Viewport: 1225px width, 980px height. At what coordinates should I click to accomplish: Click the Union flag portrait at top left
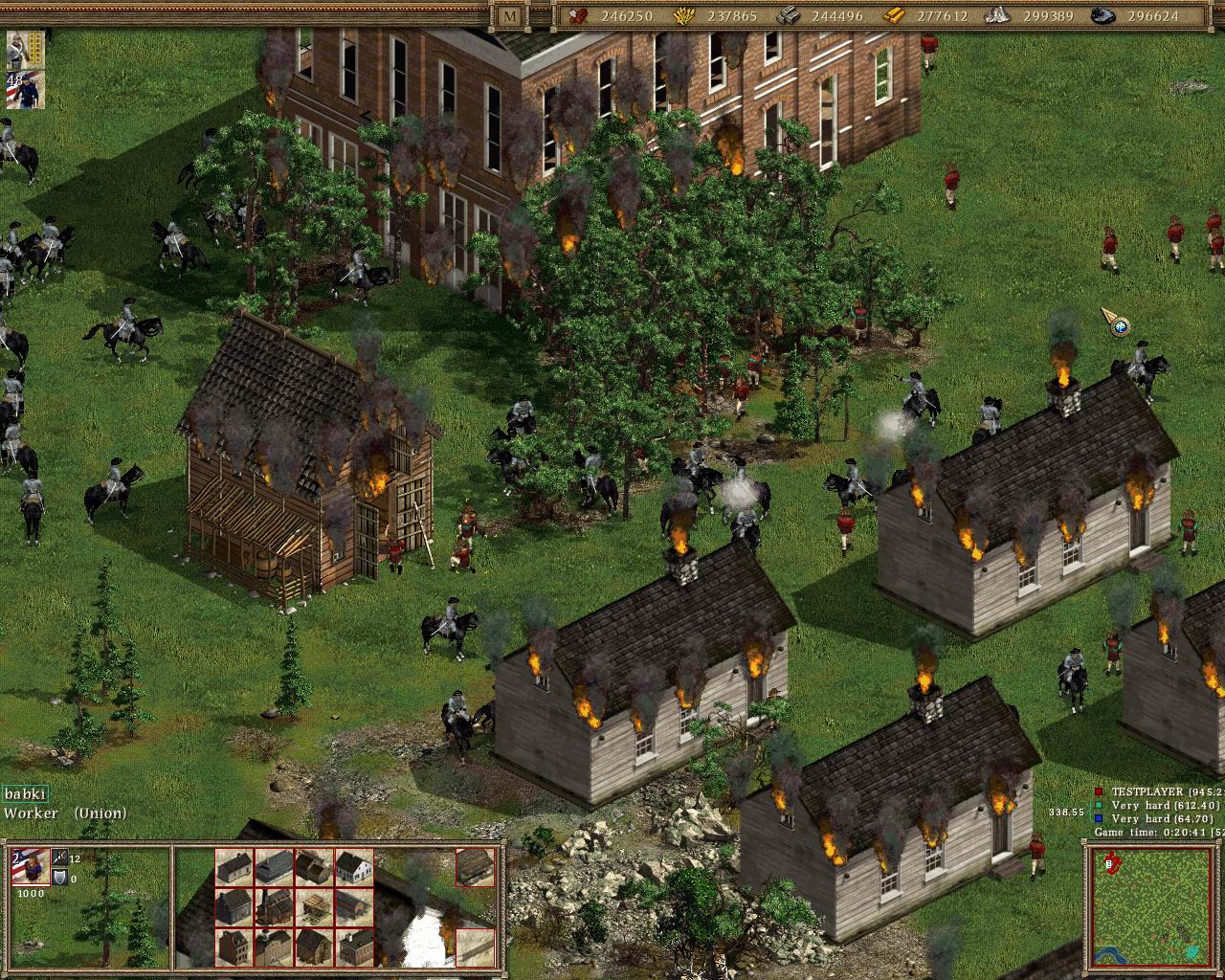(26, 89)
